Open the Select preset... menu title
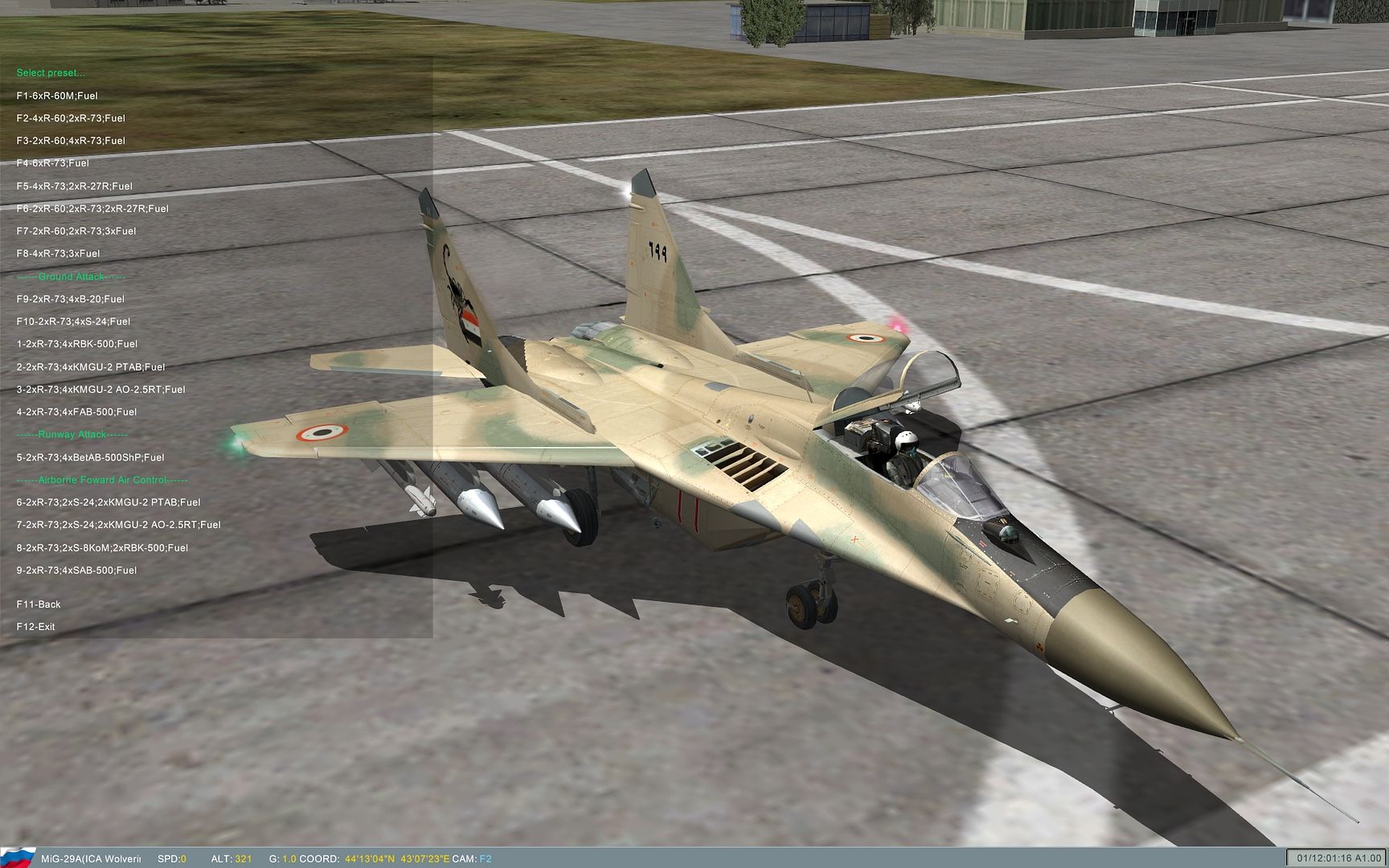 click(50, 72)
